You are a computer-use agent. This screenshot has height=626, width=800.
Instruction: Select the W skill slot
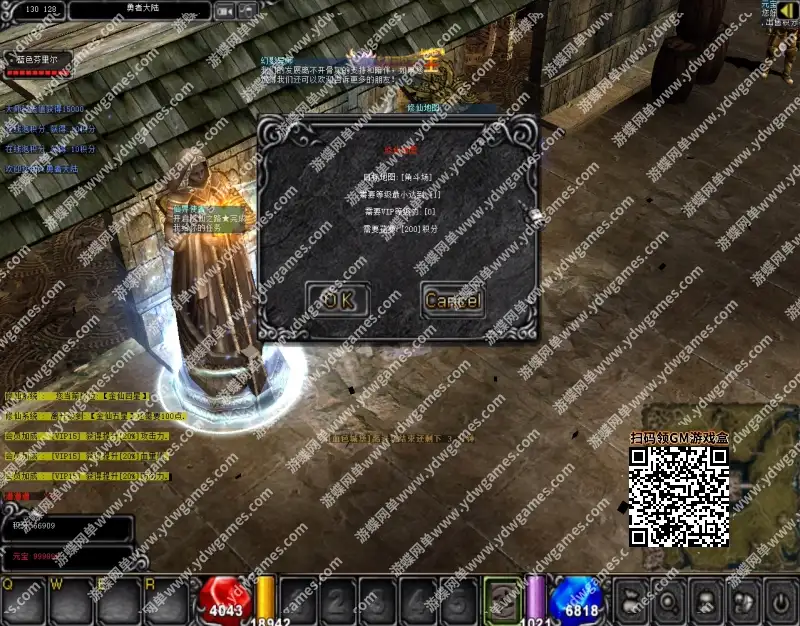pyautogui.click(x=71, y=600)
